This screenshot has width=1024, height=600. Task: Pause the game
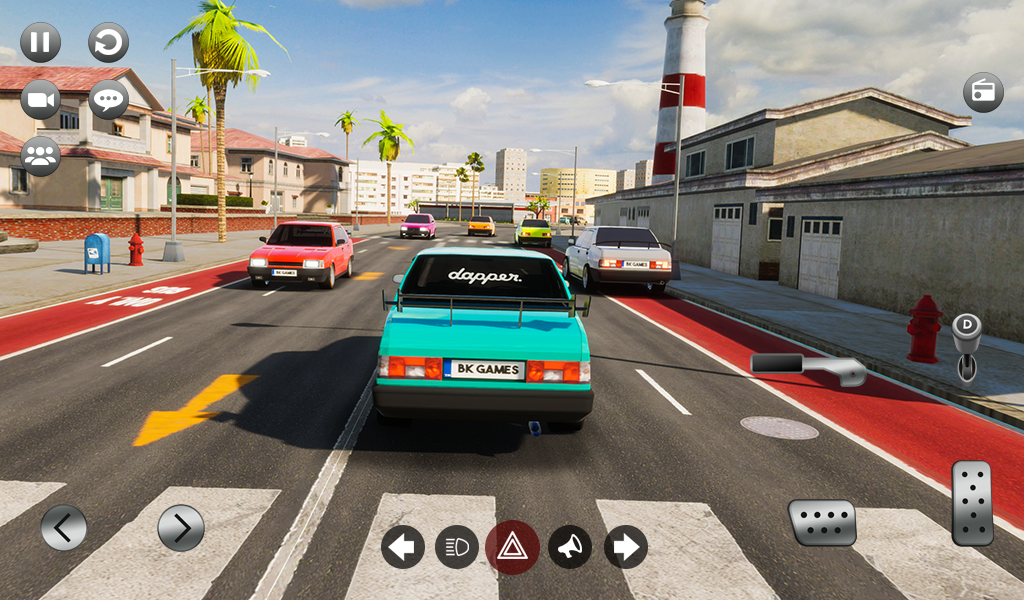pos(41,43)
